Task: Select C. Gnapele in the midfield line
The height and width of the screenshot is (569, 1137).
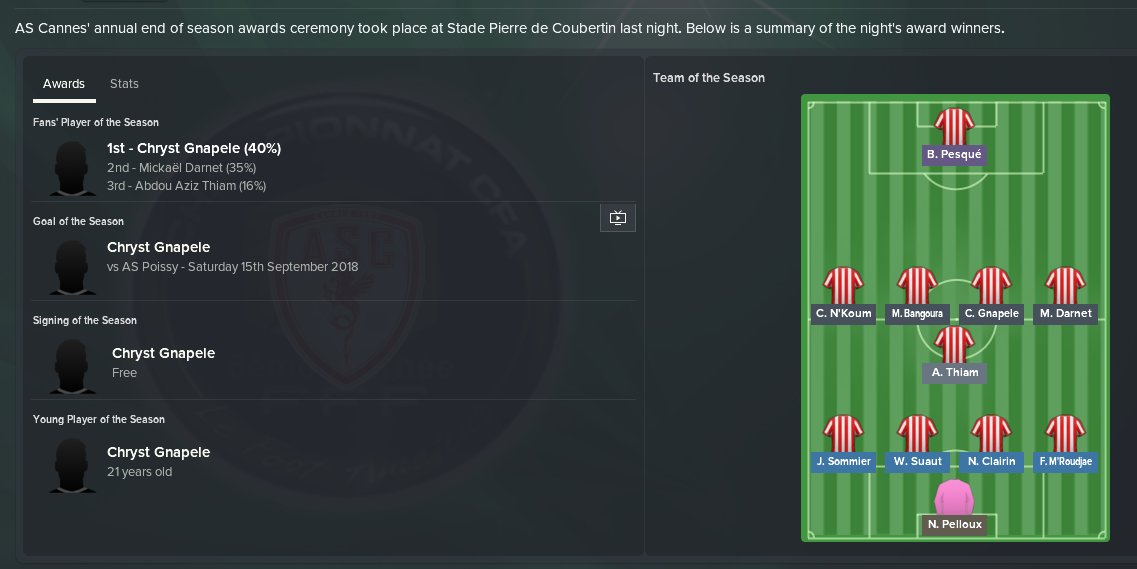Action: pyautogui.click(x=991, y=313)
